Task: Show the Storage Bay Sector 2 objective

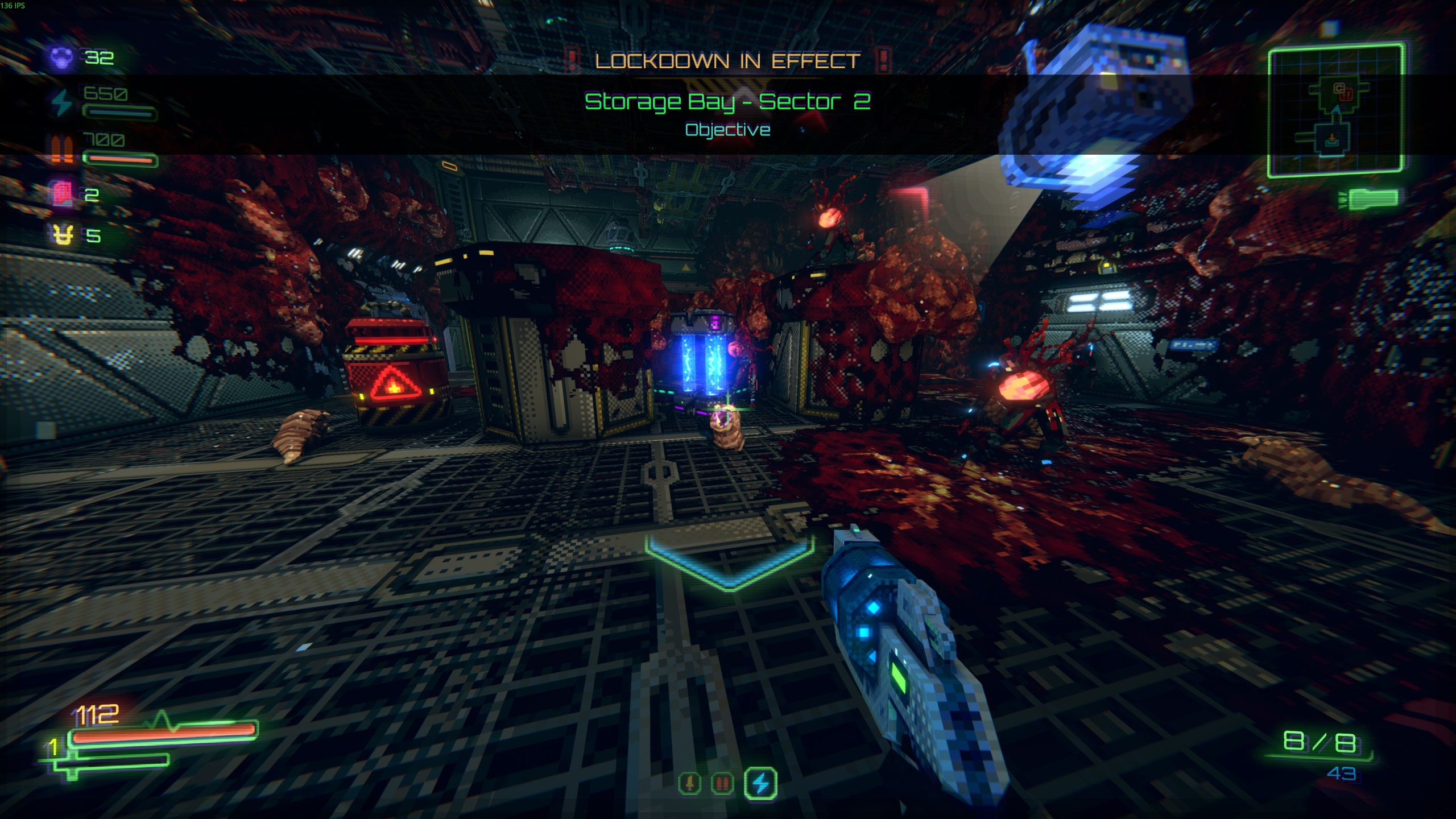Action: (727, 102)
